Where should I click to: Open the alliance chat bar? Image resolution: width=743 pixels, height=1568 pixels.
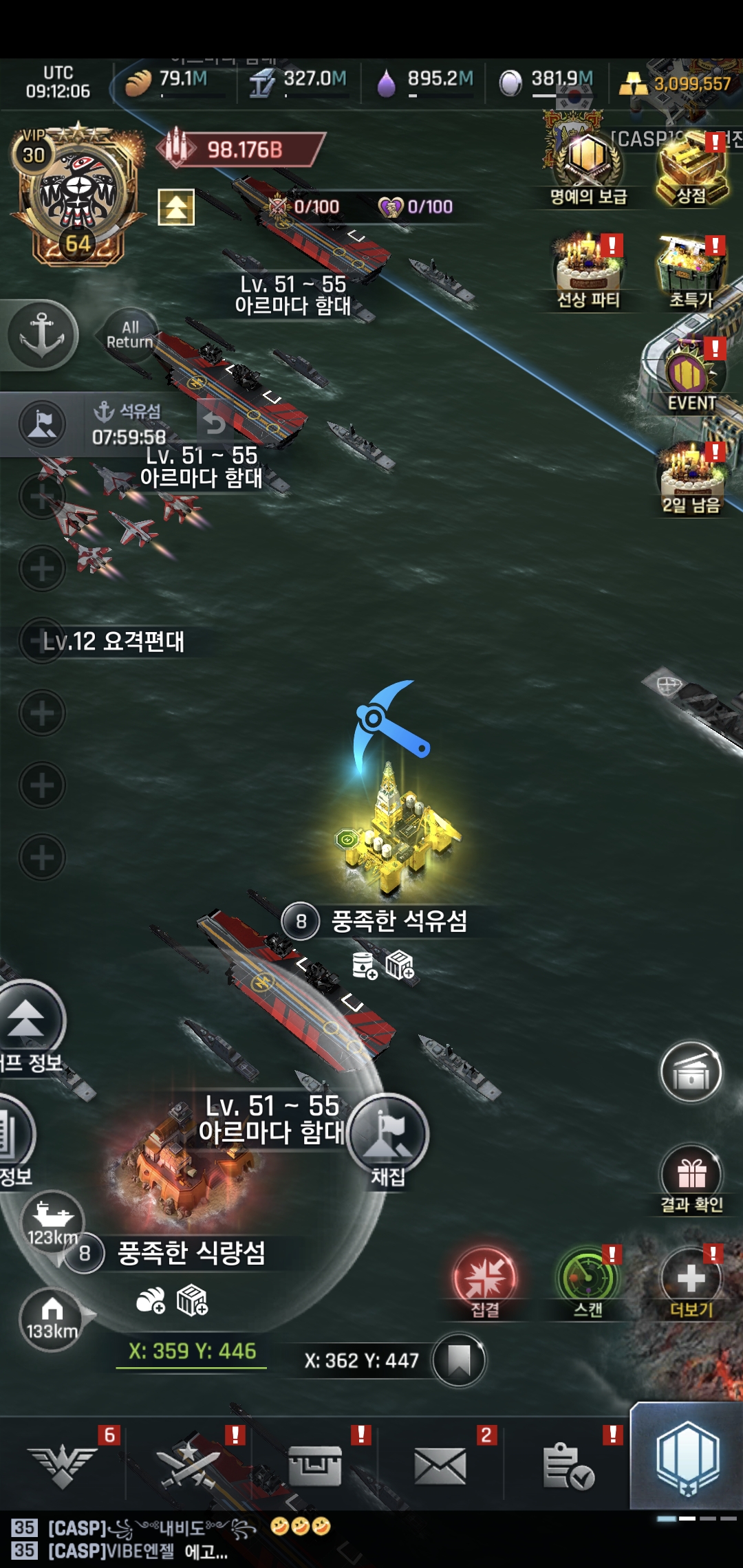(x=275, y=1539)
